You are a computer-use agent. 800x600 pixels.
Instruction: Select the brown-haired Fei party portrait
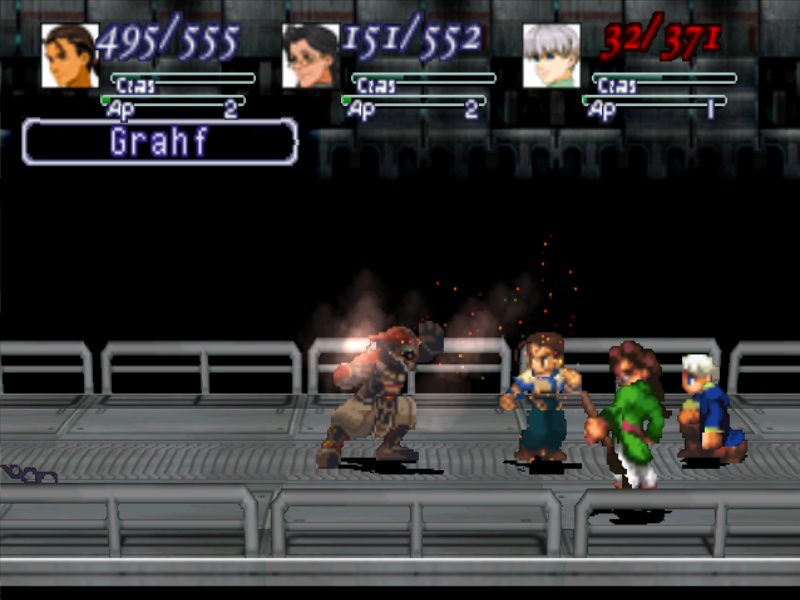tap(70, 56)
